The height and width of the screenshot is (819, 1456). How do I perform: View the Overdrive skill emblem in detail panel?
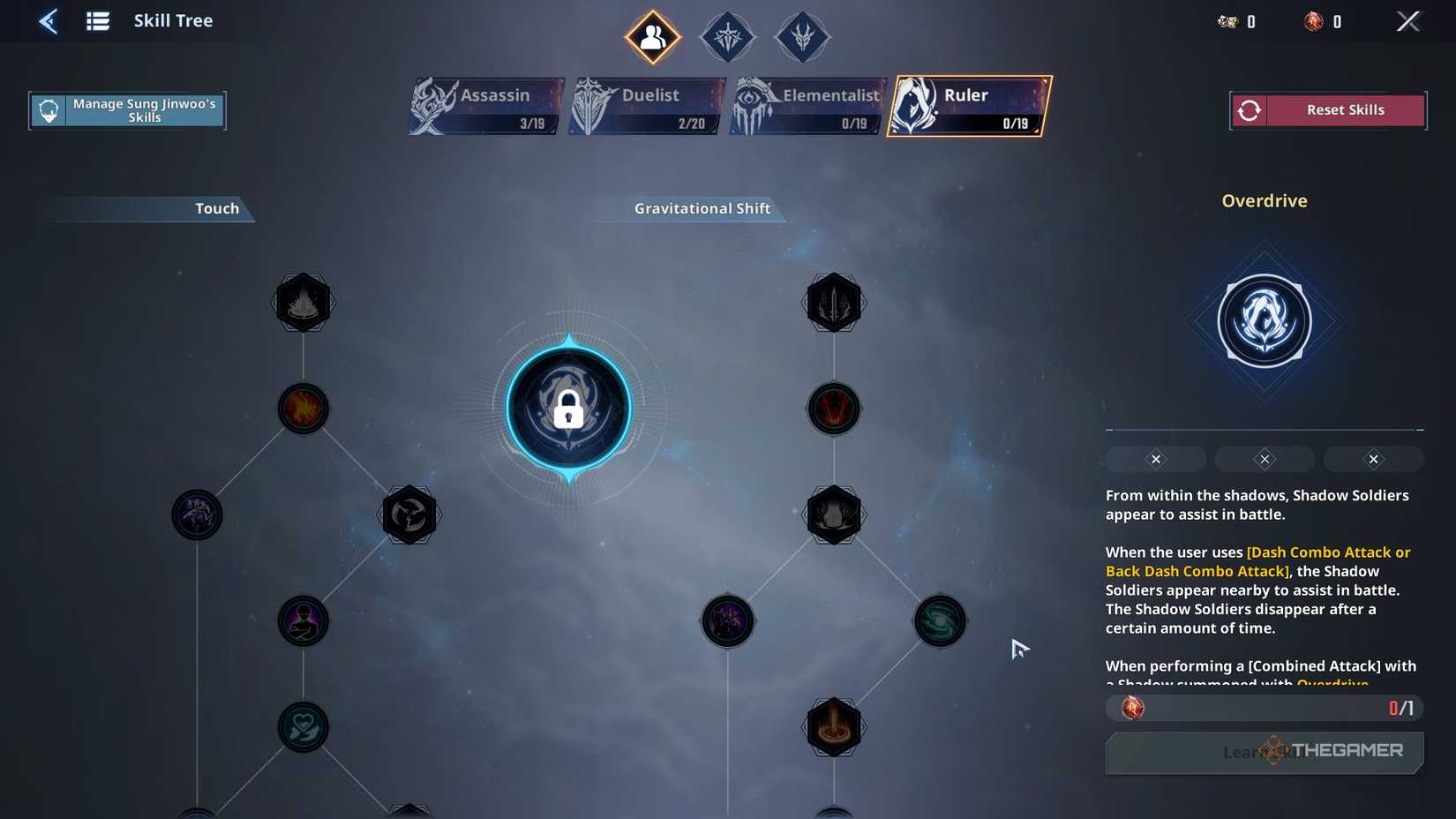click(x=1264, y=320)
